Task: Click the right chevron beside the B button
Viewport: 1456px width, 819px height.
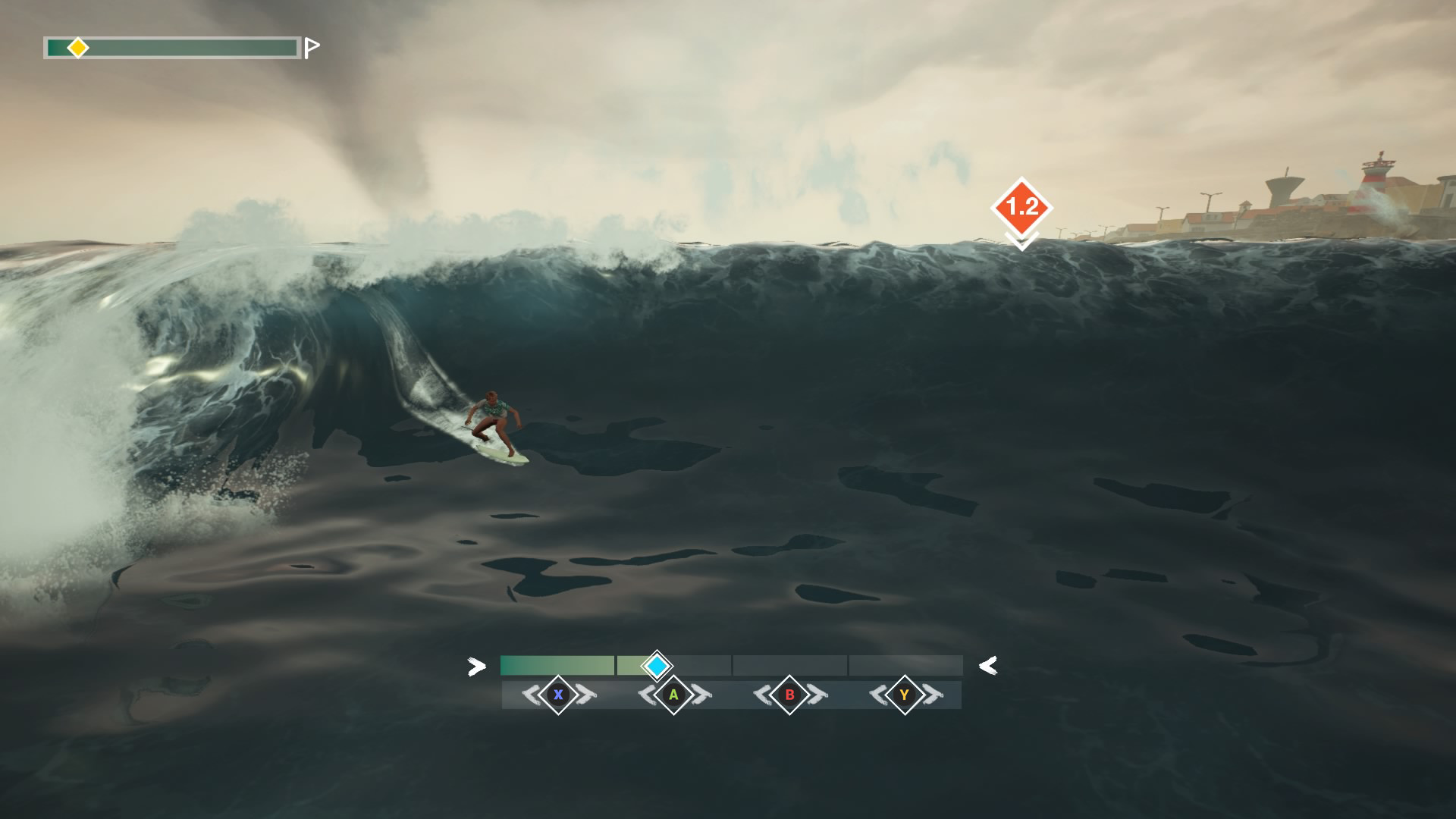Action: click(x=817, y=694)
